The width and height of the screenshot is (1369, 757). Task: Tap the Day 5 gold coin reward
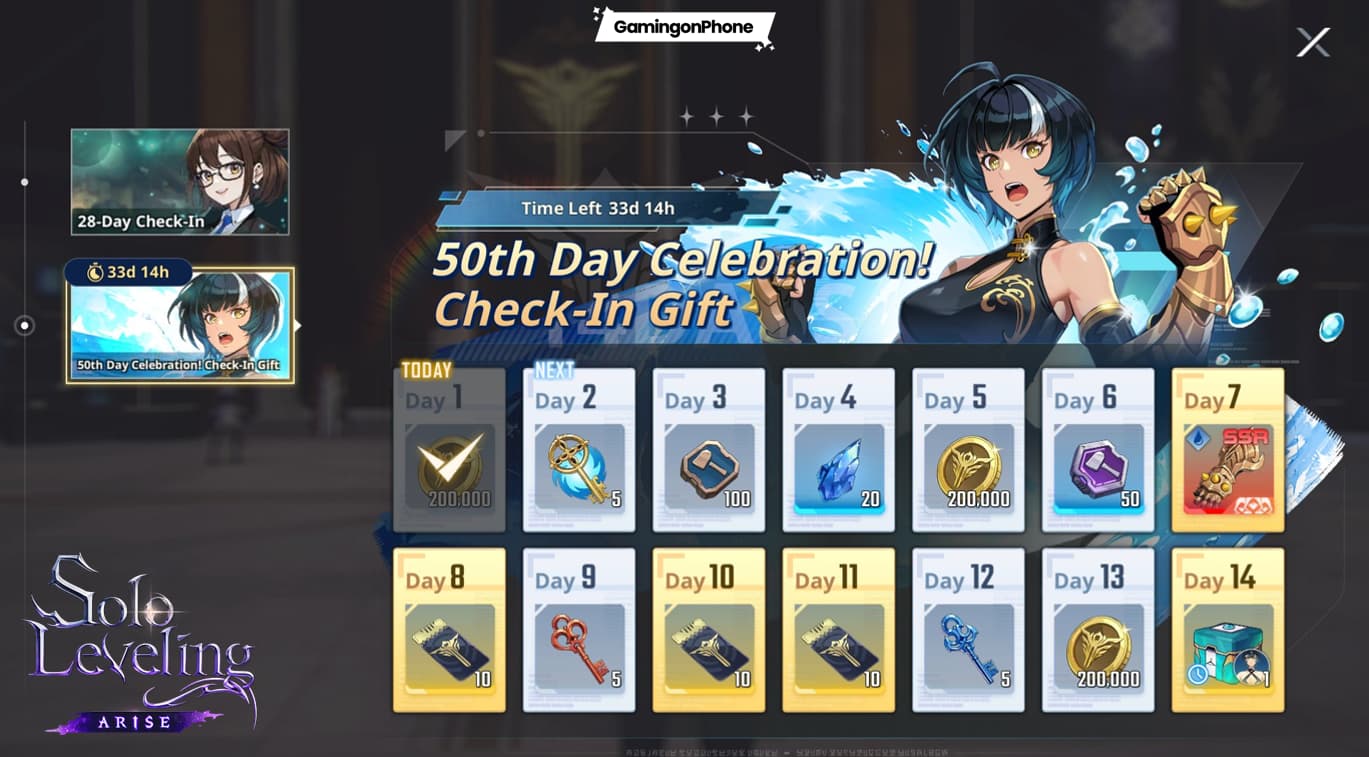click(x=968, y=464)
